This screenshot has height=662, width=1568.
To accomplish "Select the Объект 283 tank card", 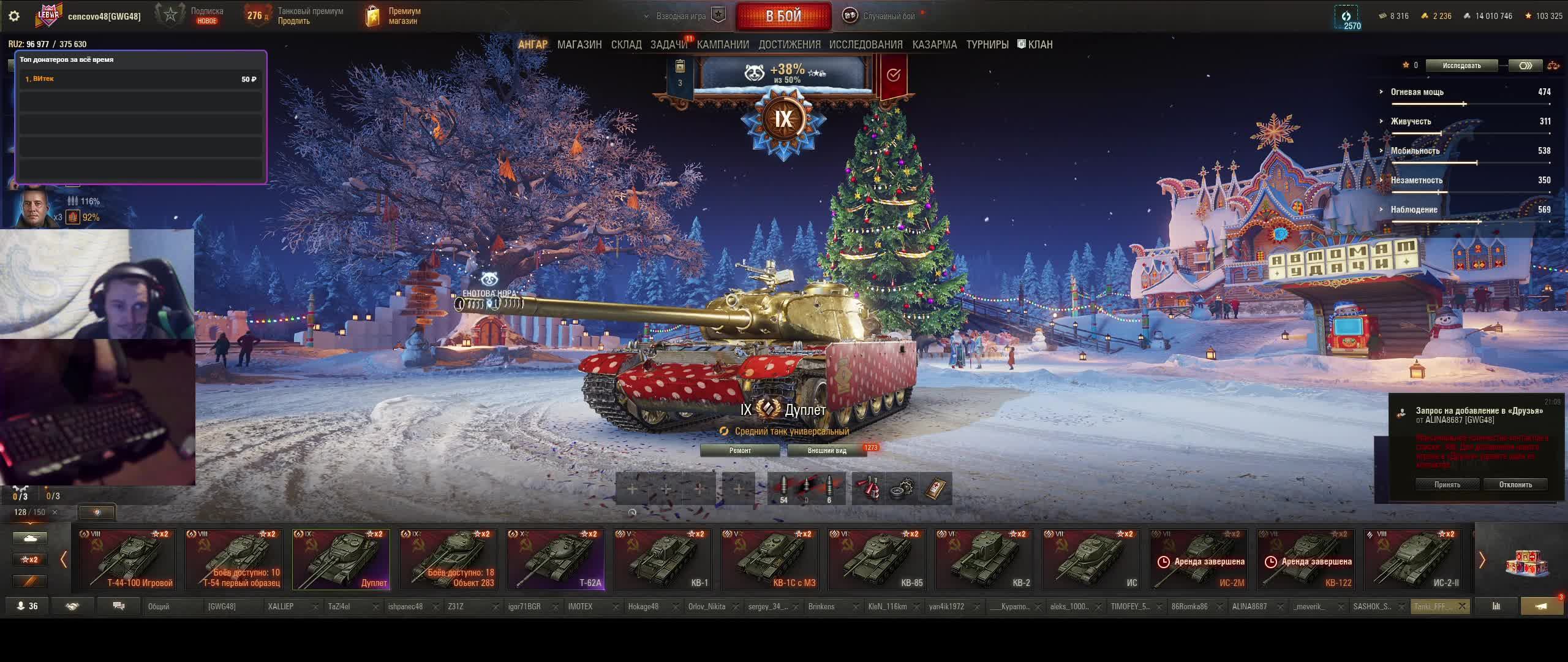I will [448, 559].
